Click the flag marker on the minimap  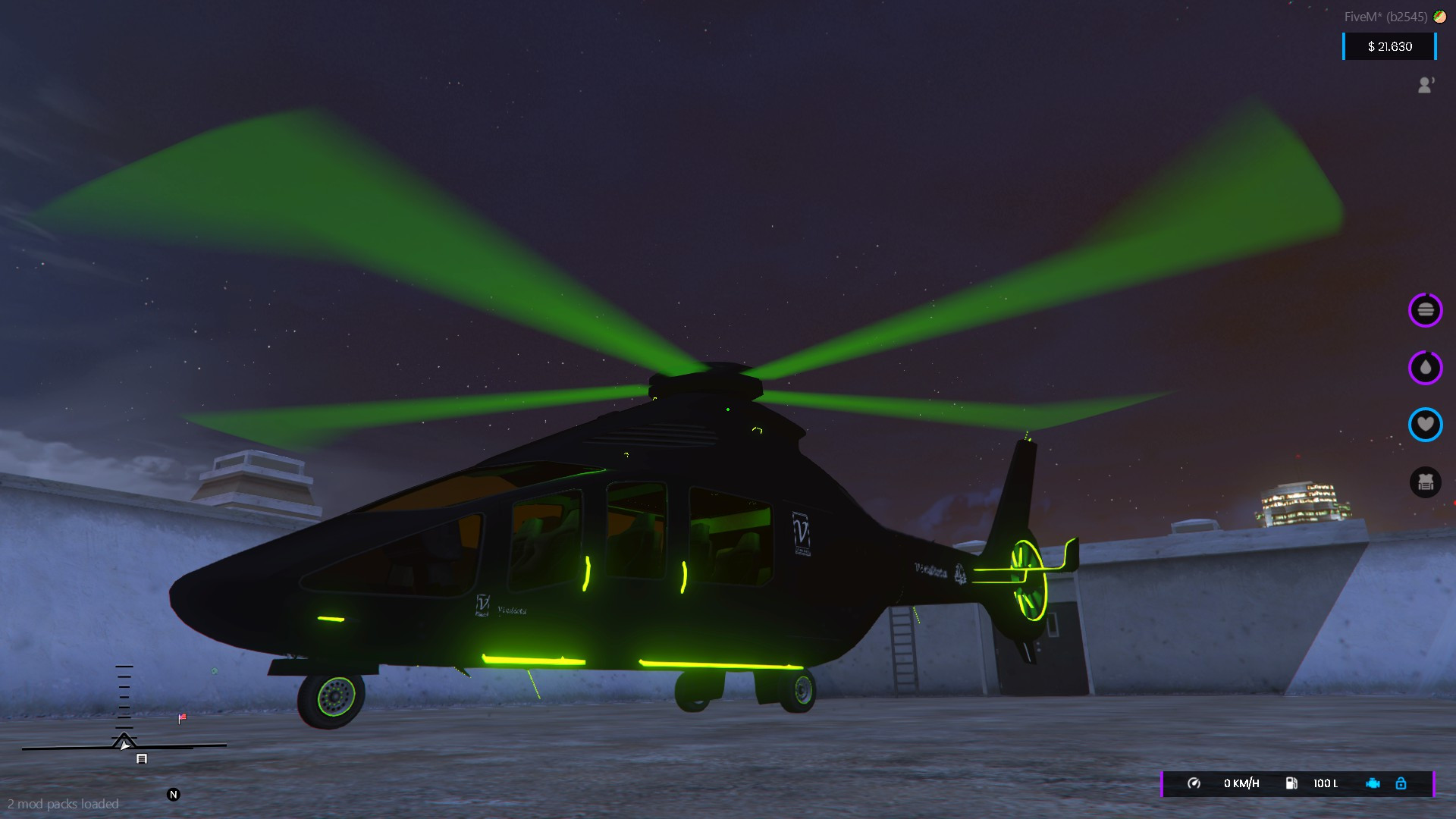(181, 718)
